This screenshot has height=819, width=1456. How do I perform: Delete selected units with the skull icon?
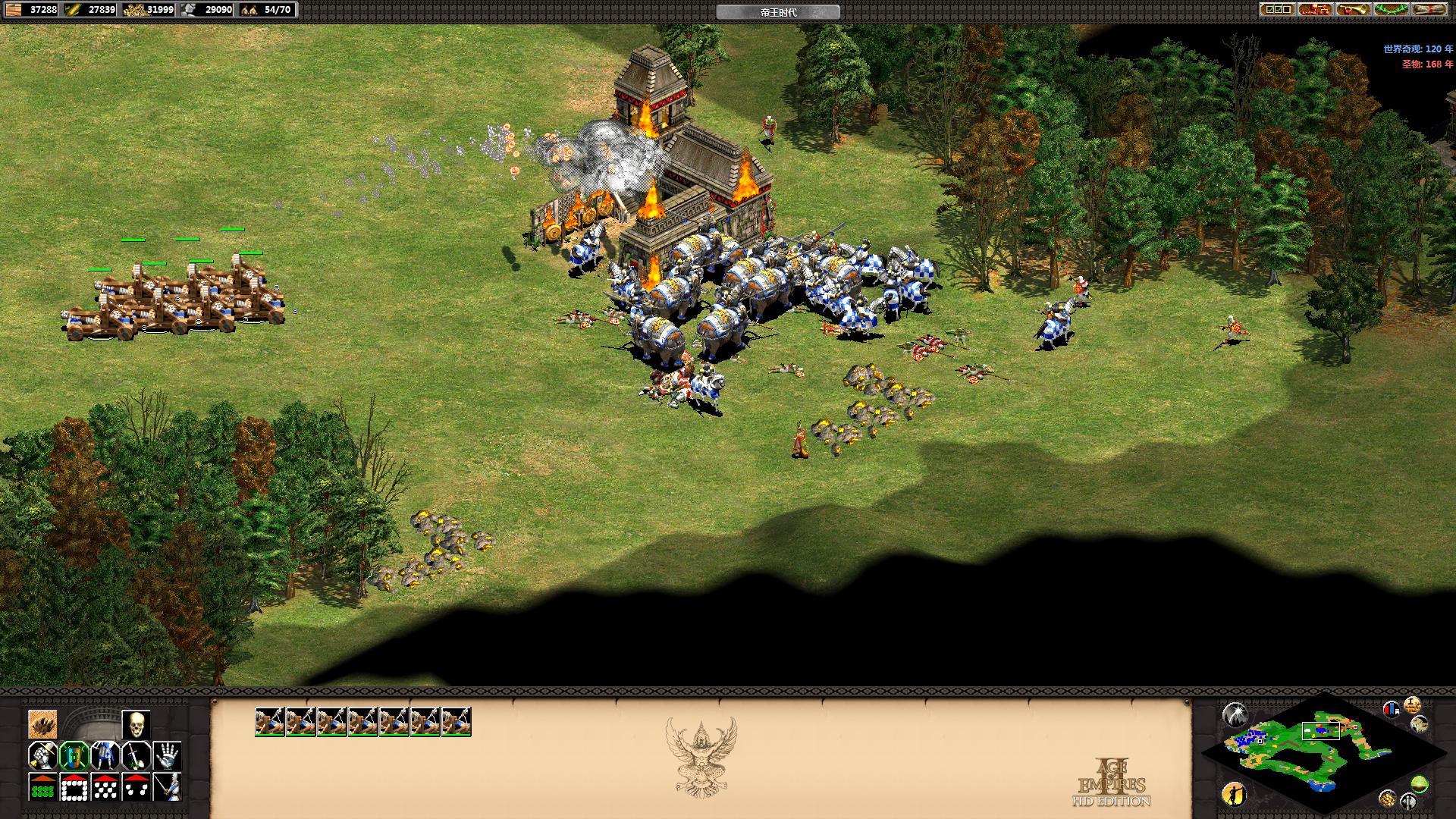tap(136, 725)
